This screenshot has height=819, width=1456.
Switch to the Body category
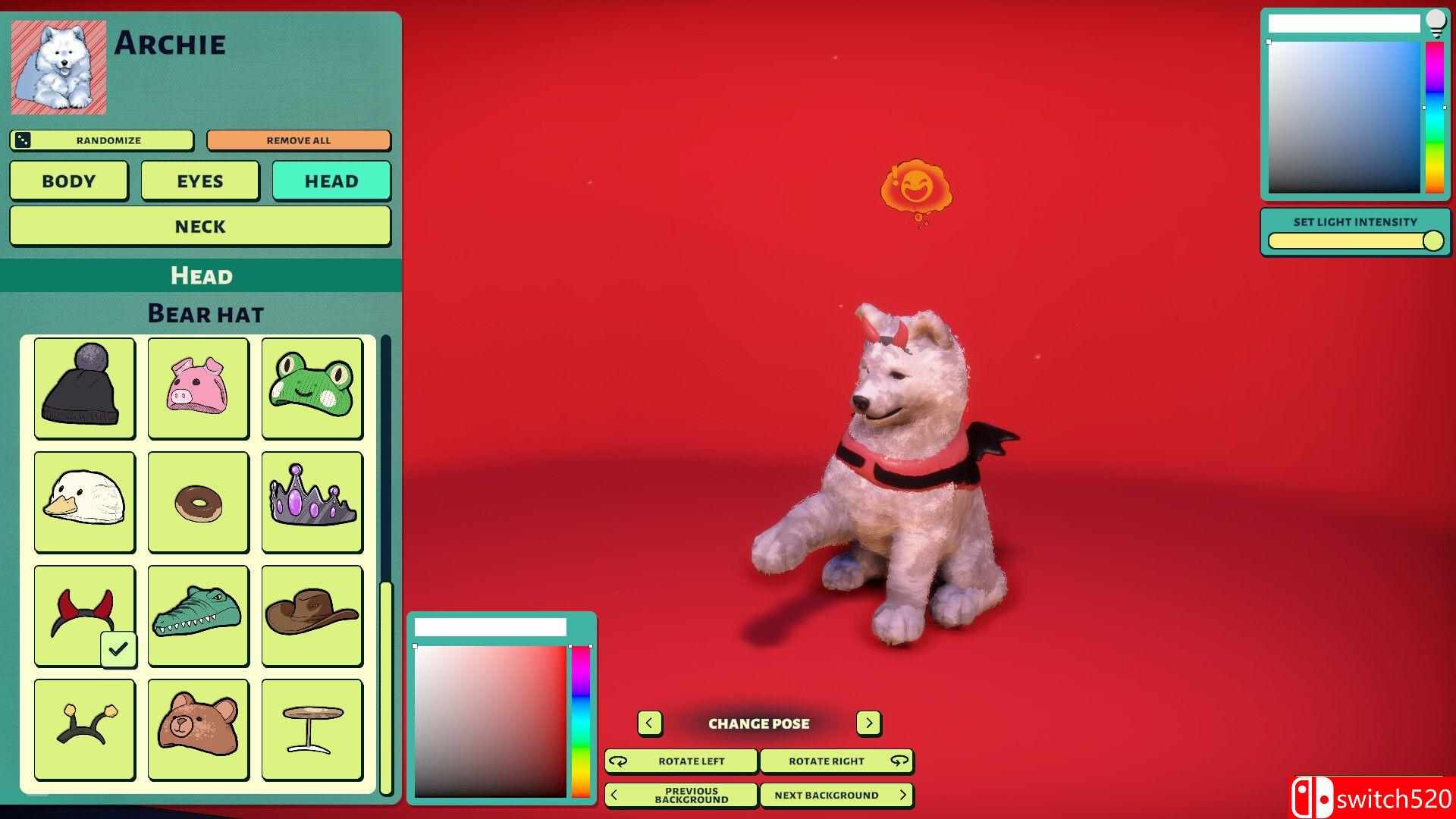tap(68, 180)
